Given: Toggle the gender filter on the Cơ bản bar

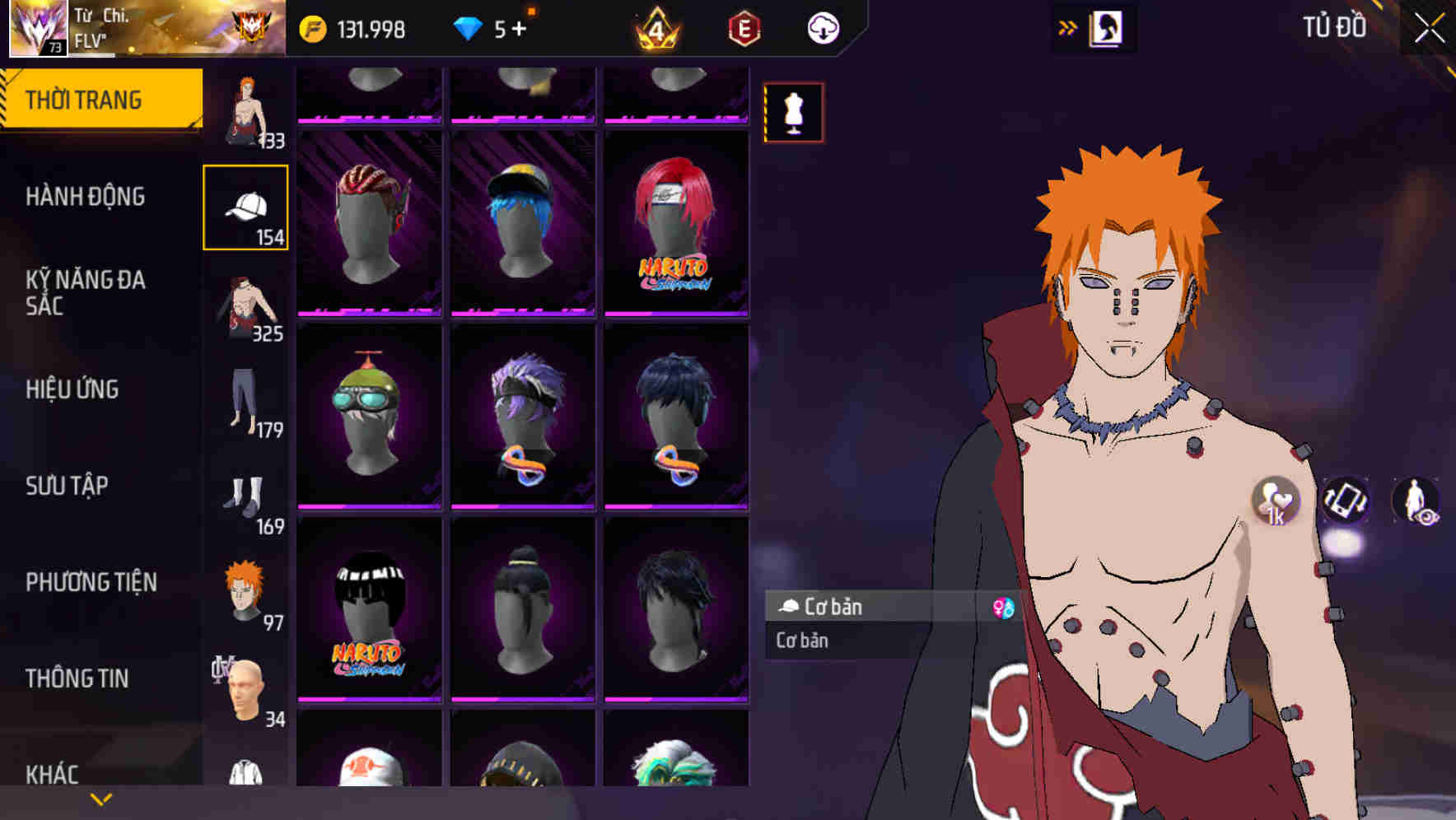Looking at the screenshot, I should coord(999,608).
